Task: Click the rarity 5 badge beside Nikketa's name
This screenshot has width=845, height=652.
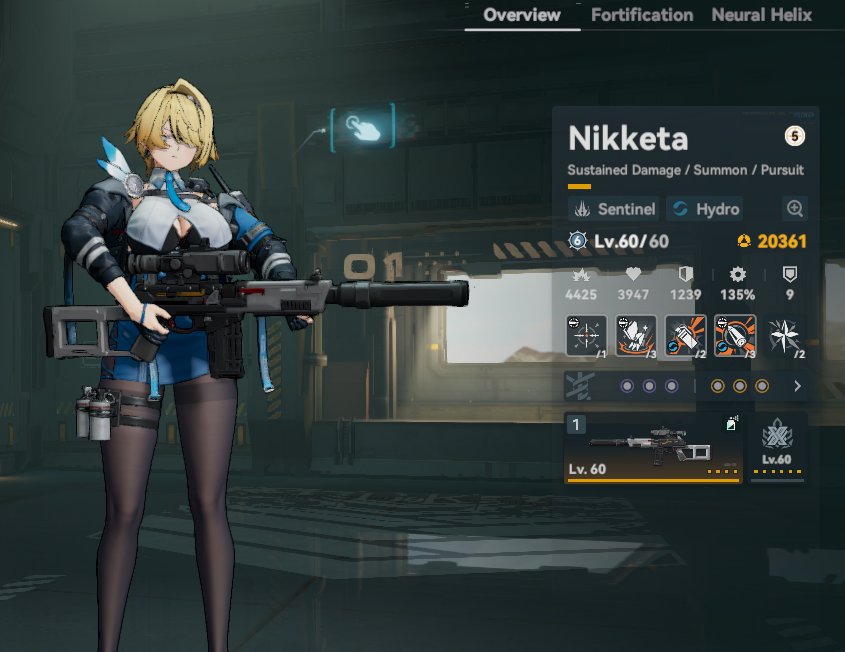Action: click(795, 137)
